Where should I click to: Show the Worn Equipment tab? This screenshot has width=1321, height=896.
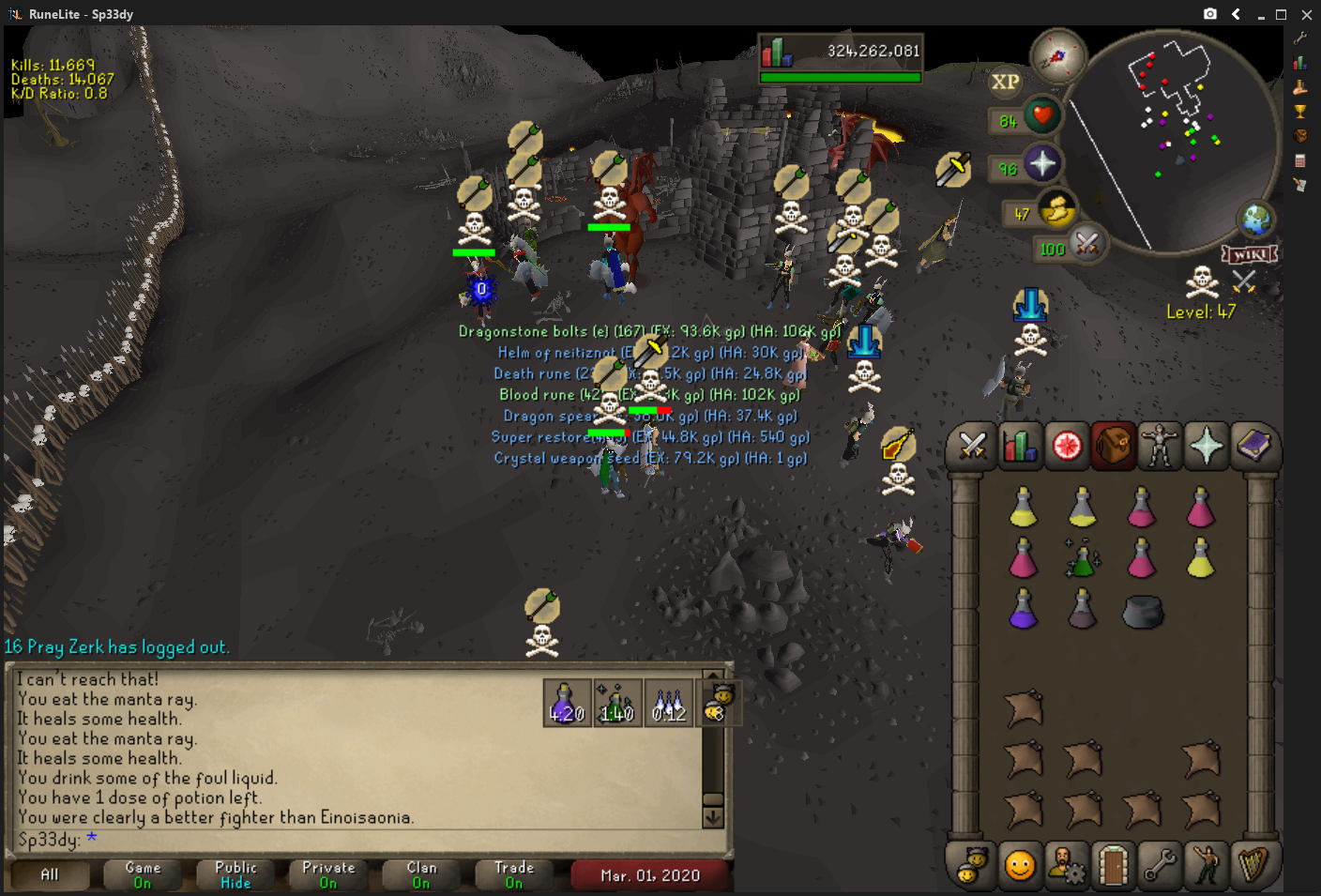(1160, 446)
